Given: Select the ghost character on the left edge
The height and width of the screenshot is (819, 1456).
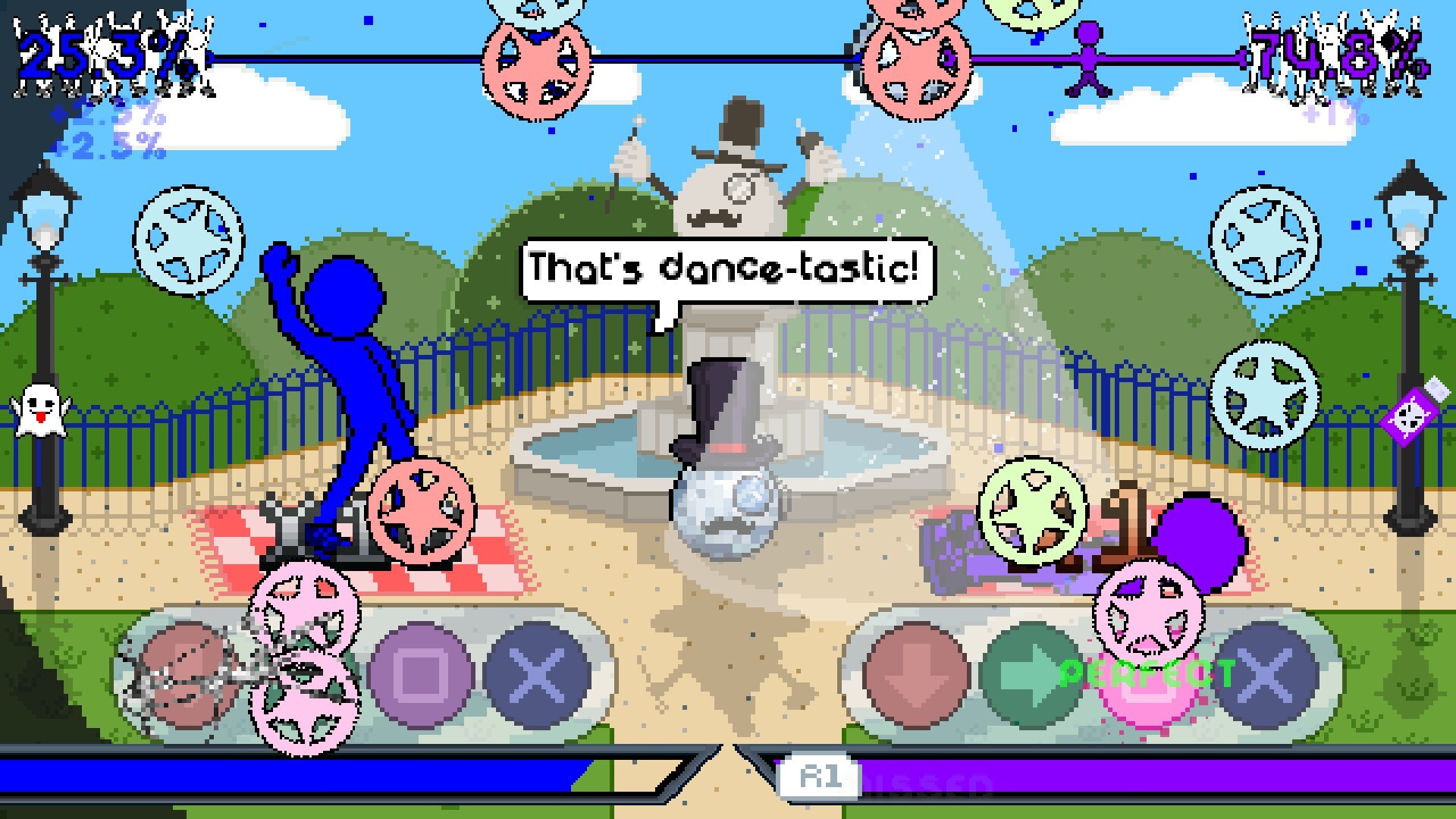Looking at the screenshot, I should (x=39, y=413).
